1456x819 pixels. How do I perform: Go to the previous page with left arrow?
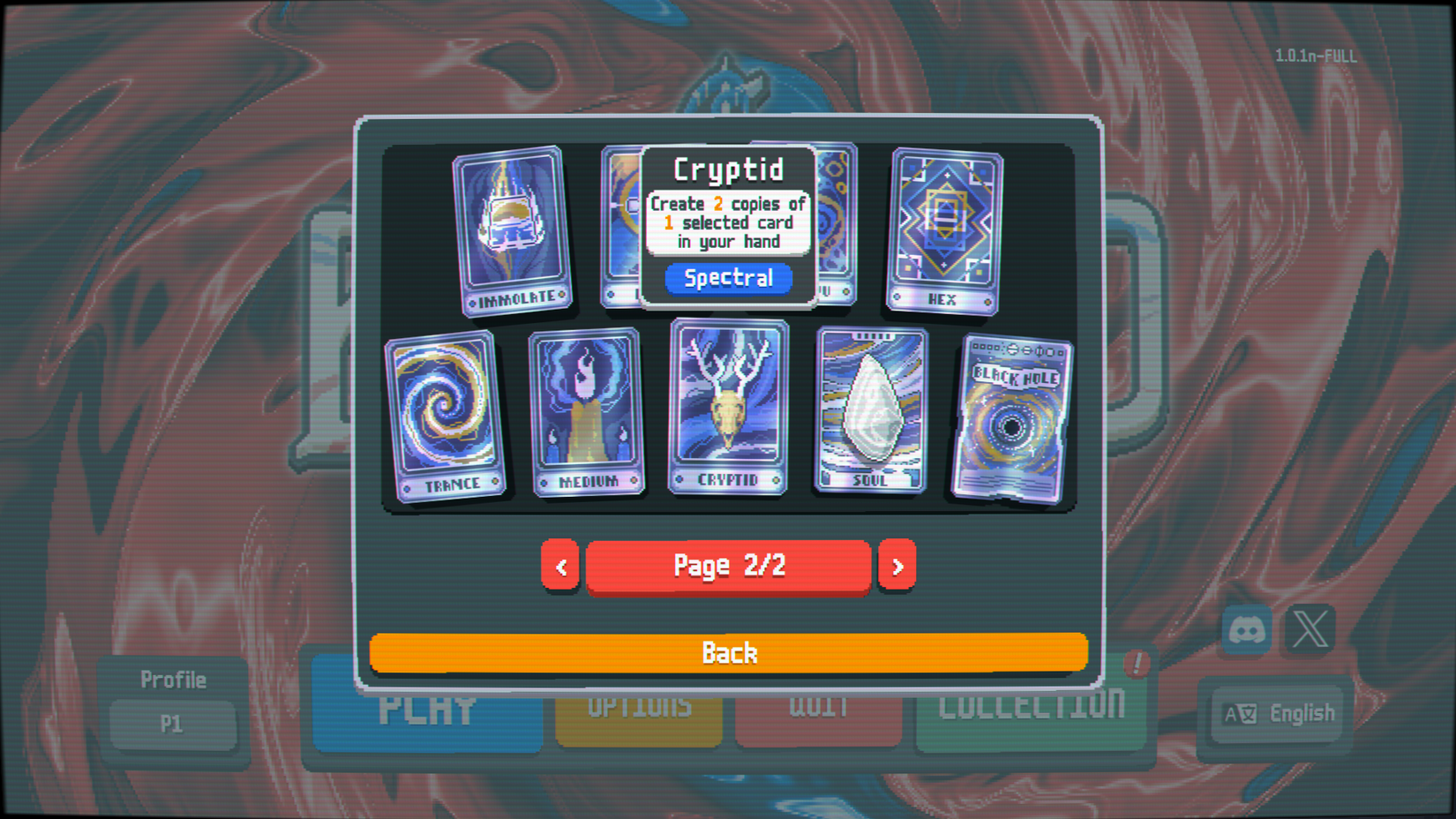point(560,565)
